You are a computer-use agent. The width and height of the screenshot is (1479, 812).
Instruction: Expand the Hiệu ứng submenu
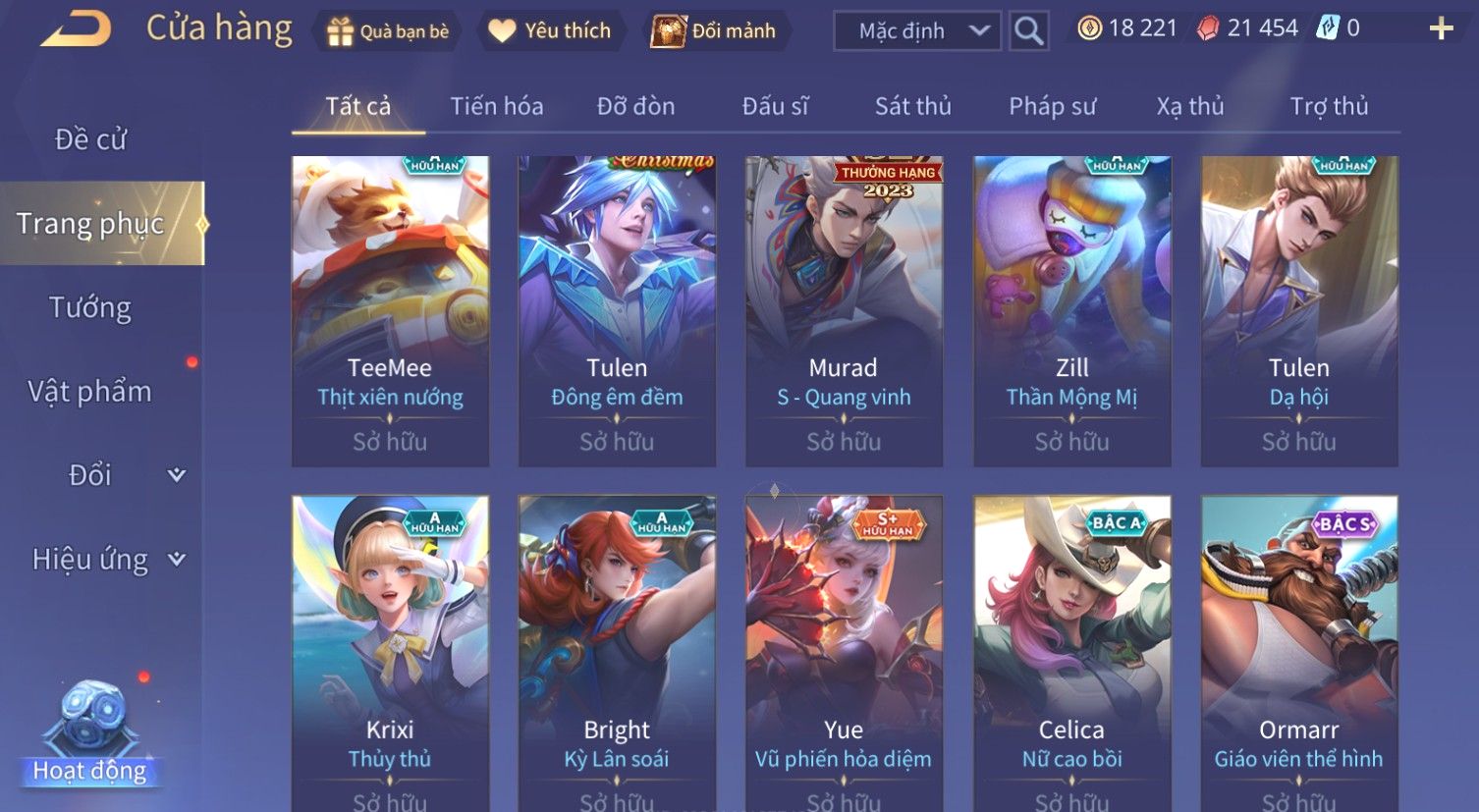(106, 560)
